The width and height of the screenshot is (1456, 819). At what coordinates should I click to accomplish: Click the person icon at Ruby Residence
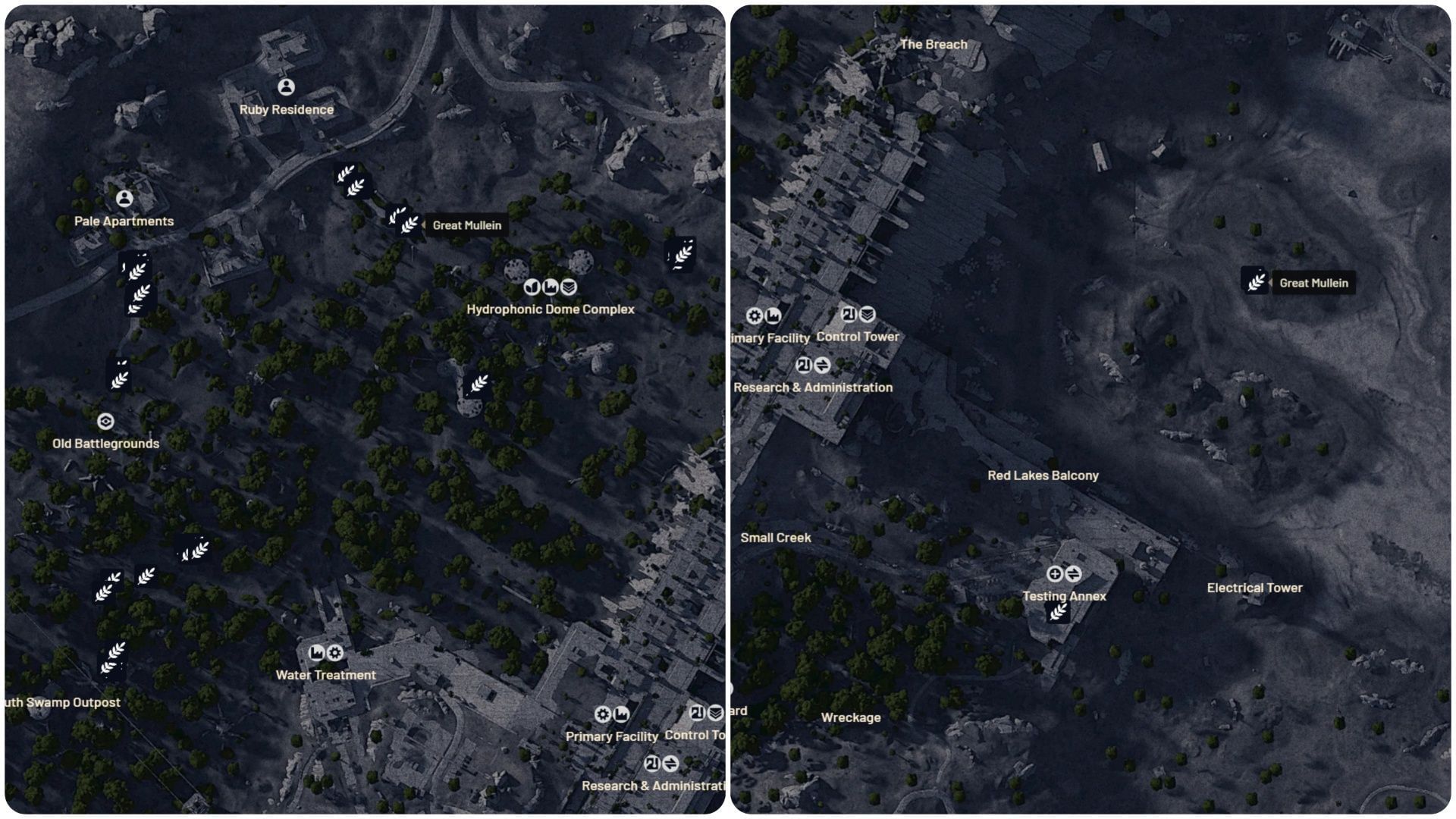pyautogui.click(x=287, y=86)
